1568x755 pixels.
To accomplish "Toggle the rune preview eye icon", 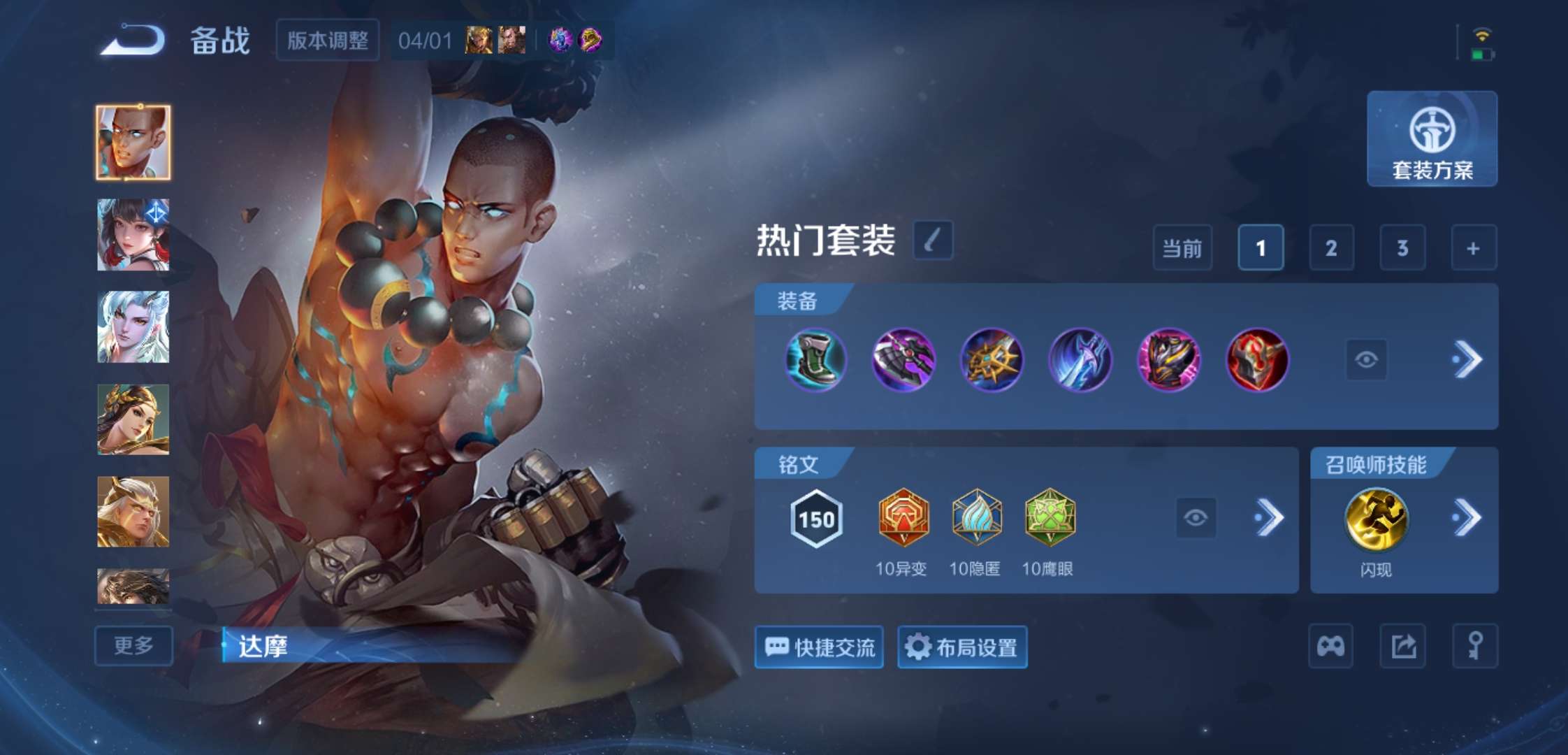I will tap(1197, 517).
